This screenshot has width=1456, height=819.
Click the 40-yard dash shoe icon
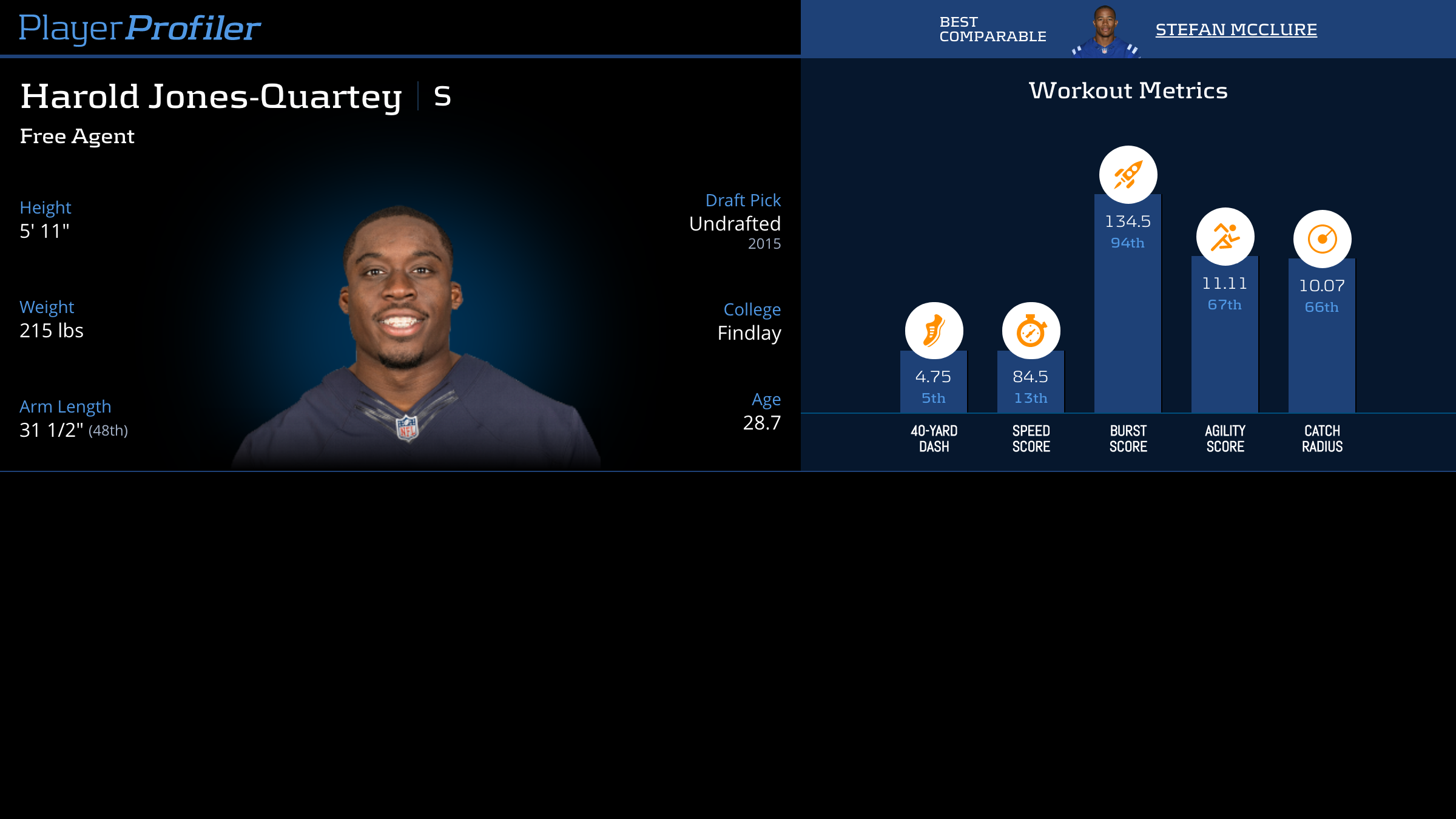[934, 331]
